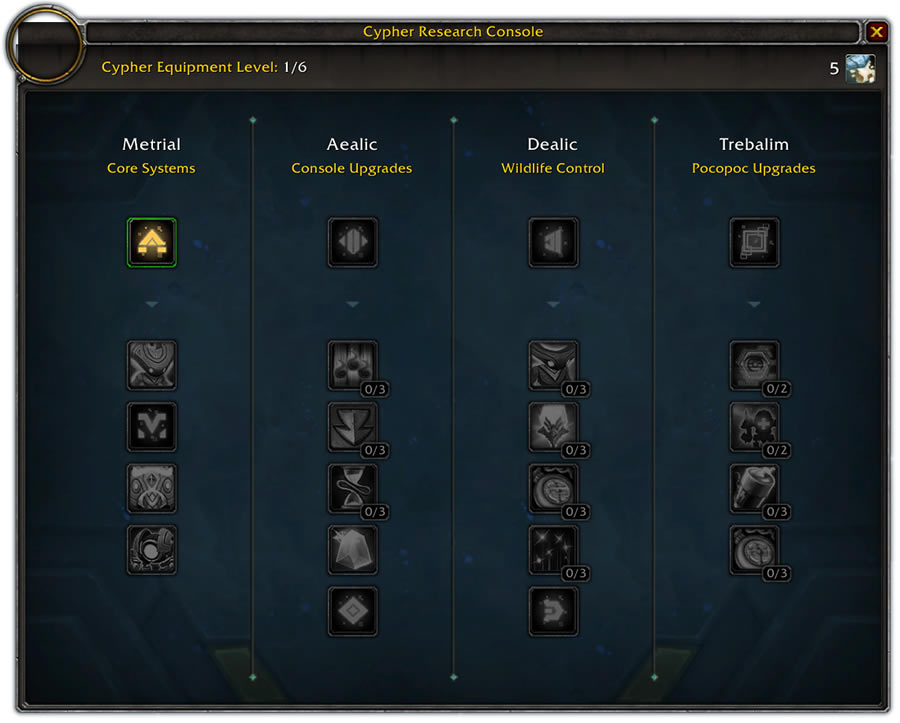900x723 pixels.
Task: Select the glowing gold Metrial talent icon
Action: [x=152, y=243]
